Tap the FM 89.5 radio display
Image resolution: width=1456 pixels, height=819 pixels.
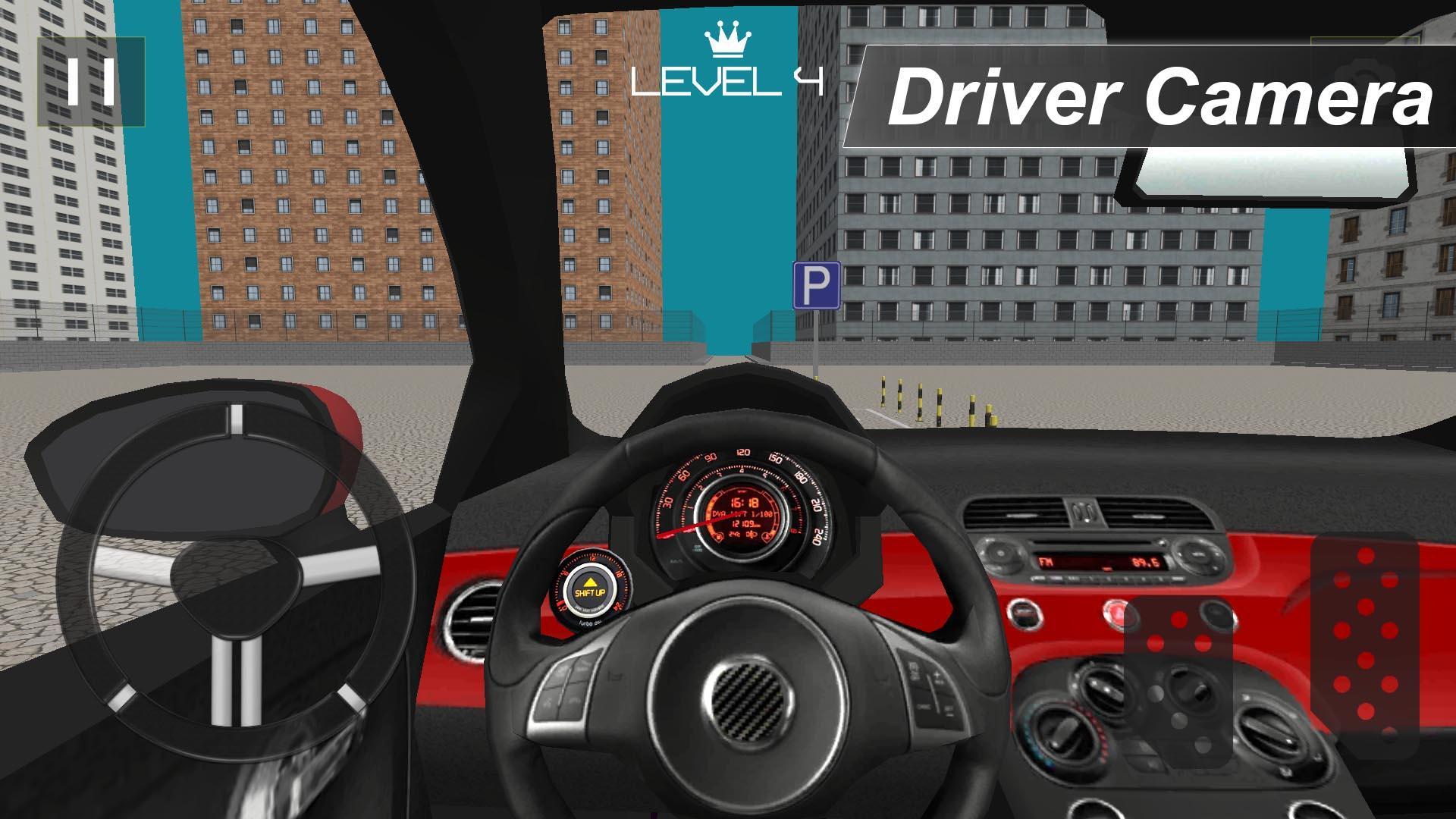1100,563
